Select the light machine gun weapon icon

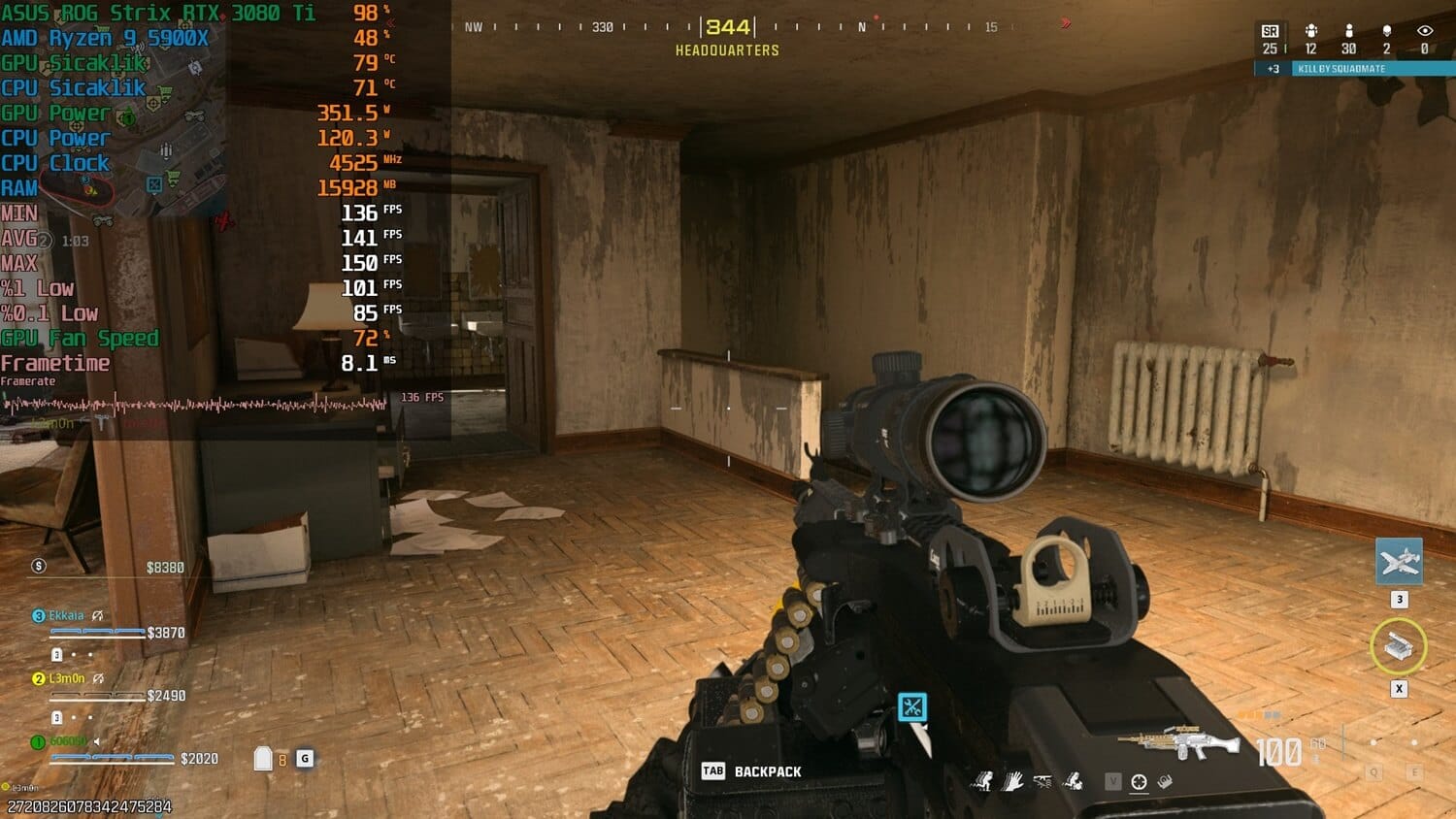click(x=1178, y=743)
